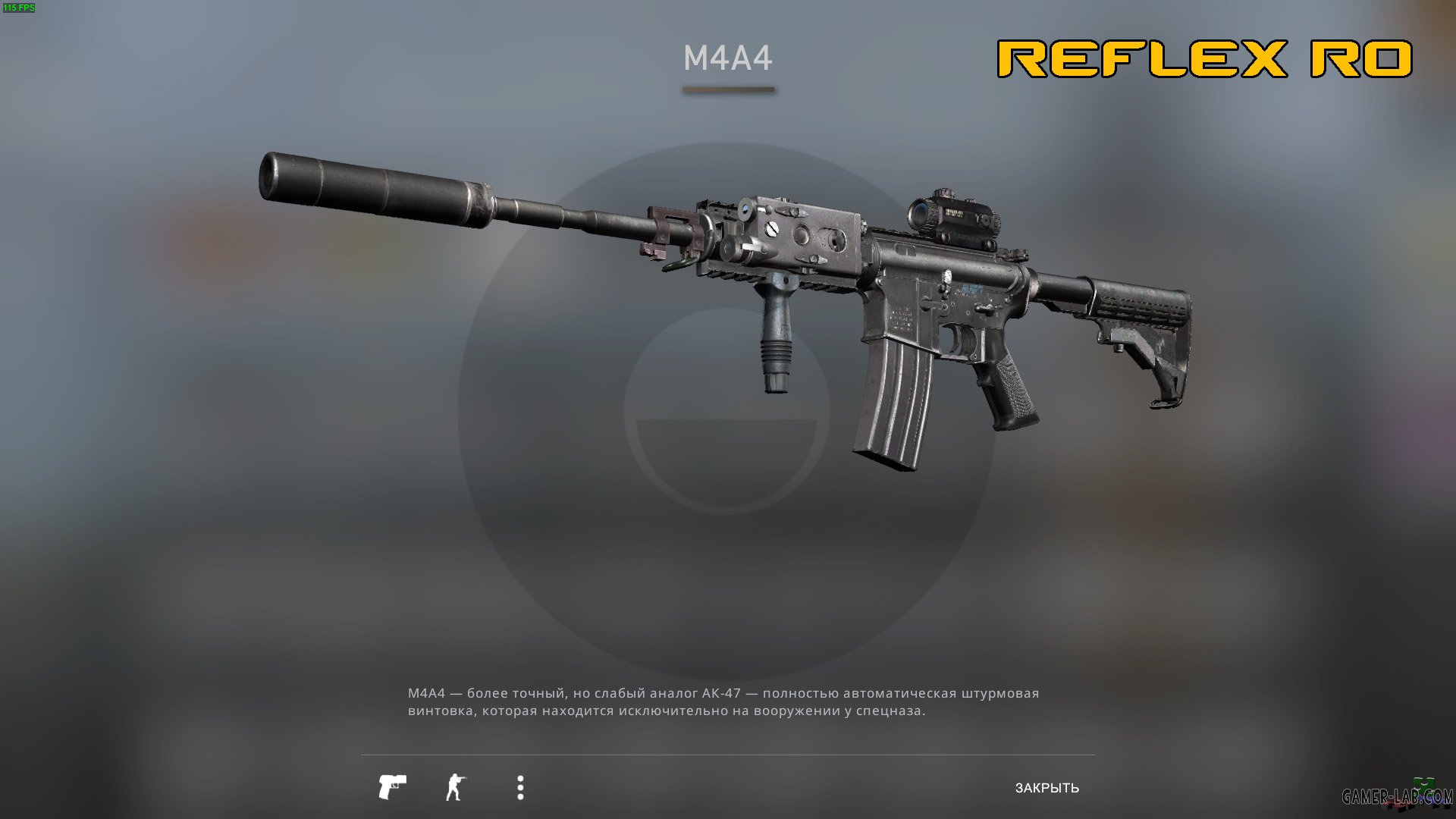Image resolution: width=1456 pixels, height=819 pixels.
Task: Open the three-dot options menu
Action: point(519,786)
